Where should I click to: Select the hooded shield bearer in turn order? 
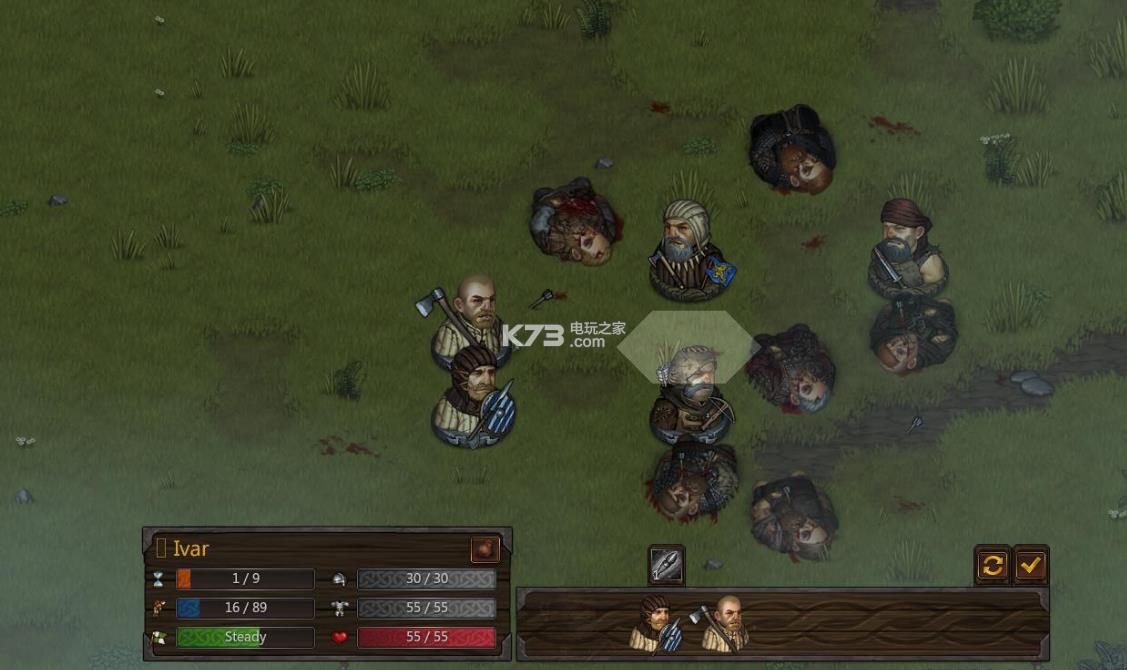[x=656, y=624]
